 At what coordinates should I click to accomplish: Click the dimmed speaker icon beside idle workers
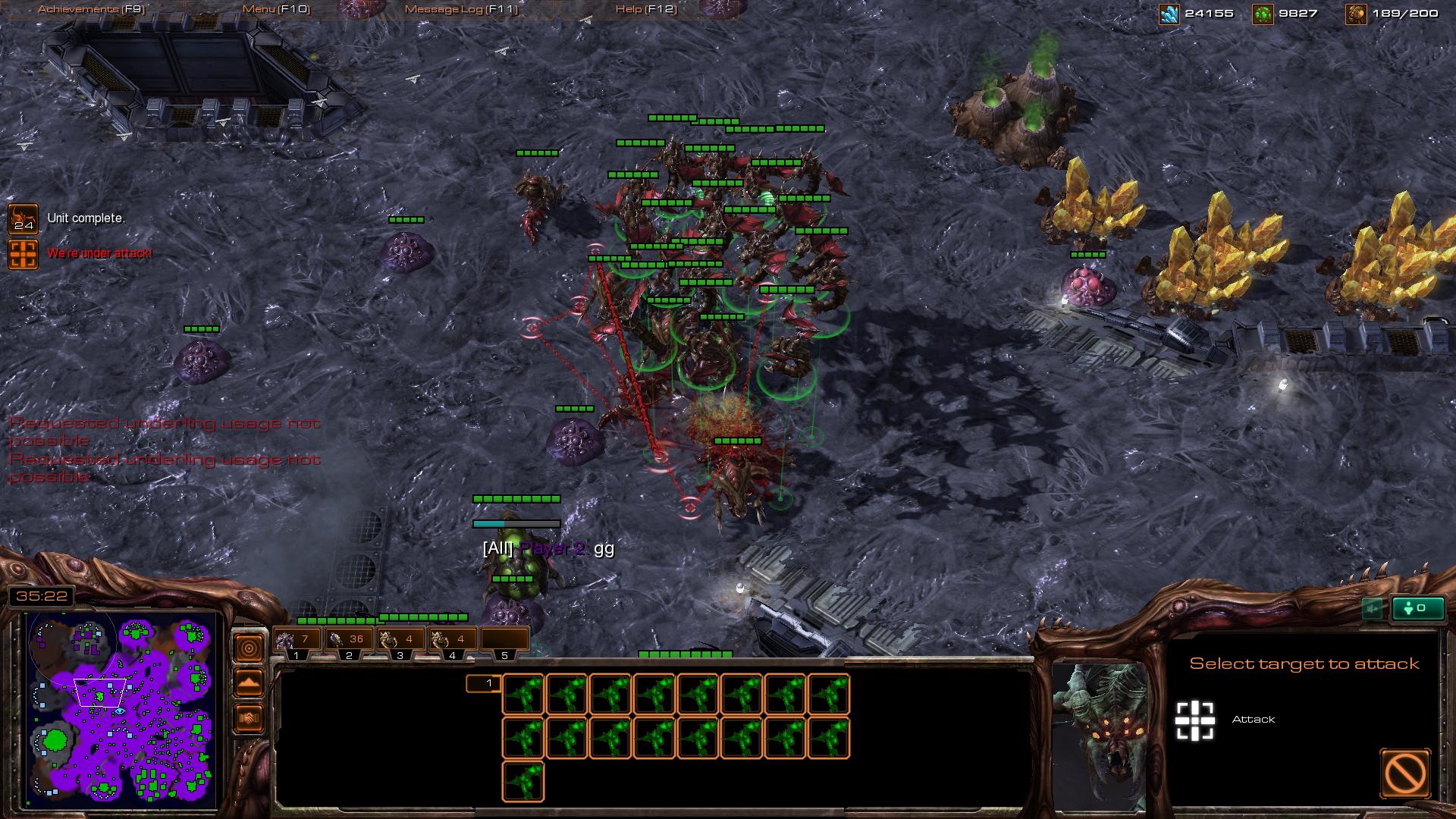1372,608
